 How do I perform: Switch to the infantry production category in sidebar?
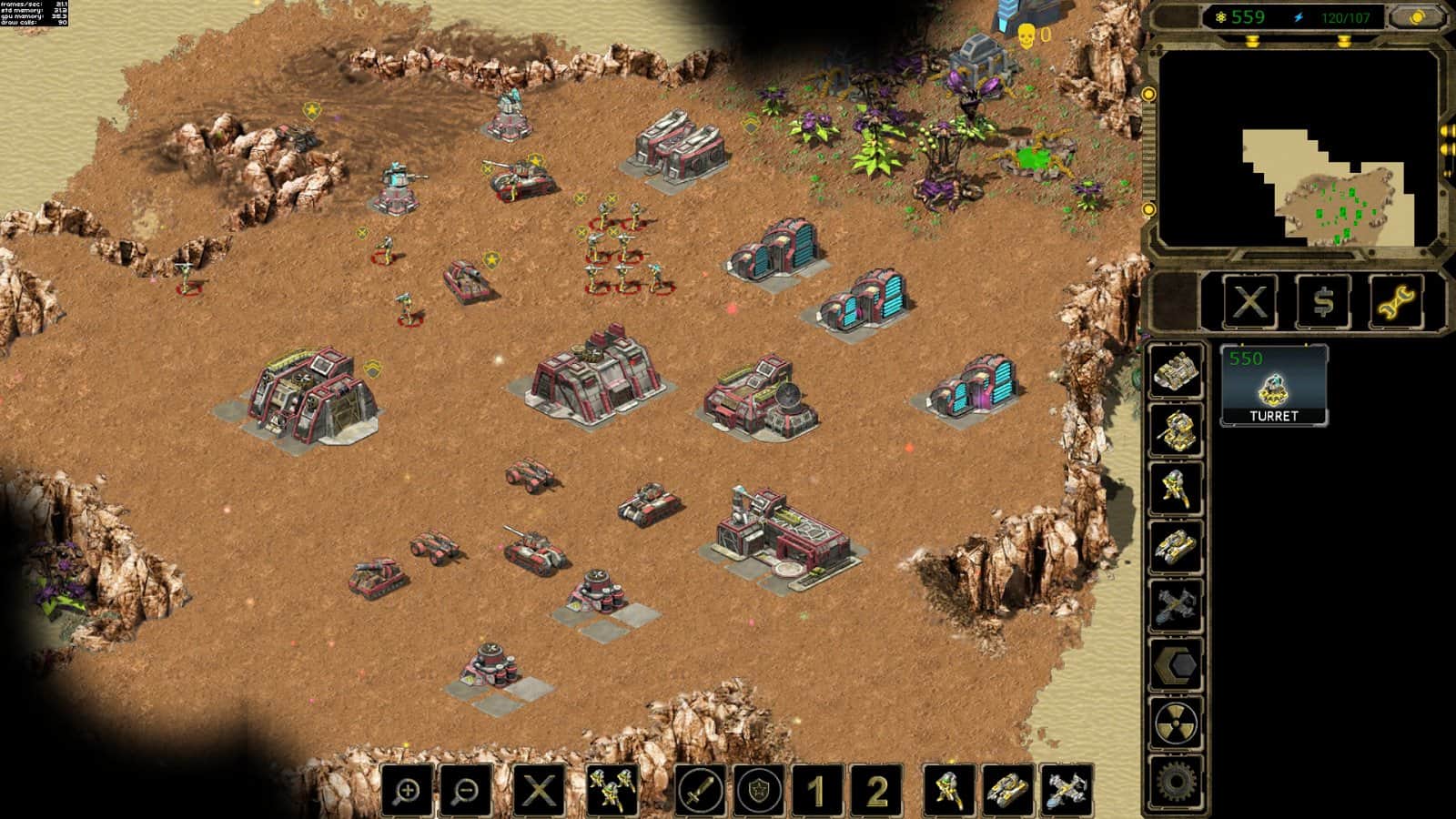[x=1175, y=488]
